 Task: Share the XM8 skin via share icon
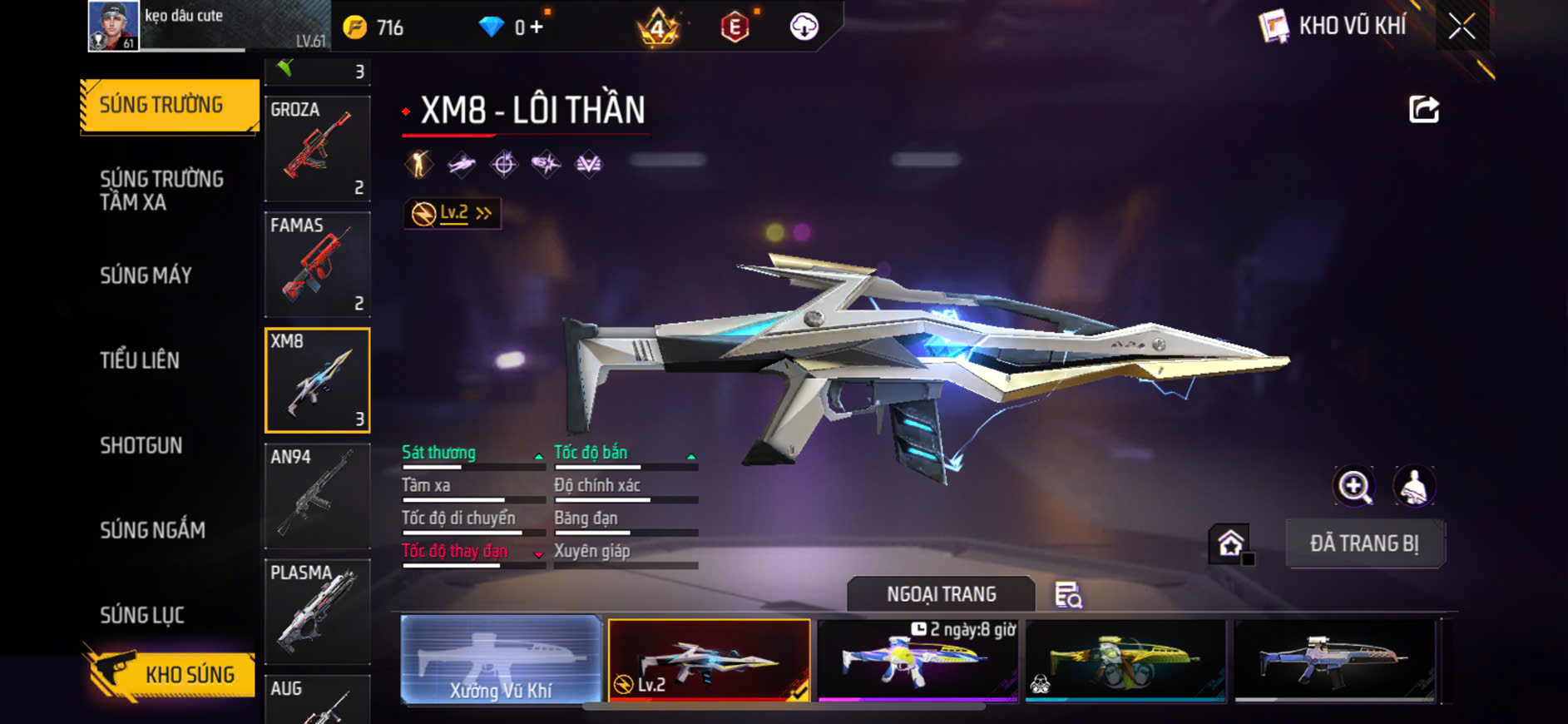tap(1423, 109)
